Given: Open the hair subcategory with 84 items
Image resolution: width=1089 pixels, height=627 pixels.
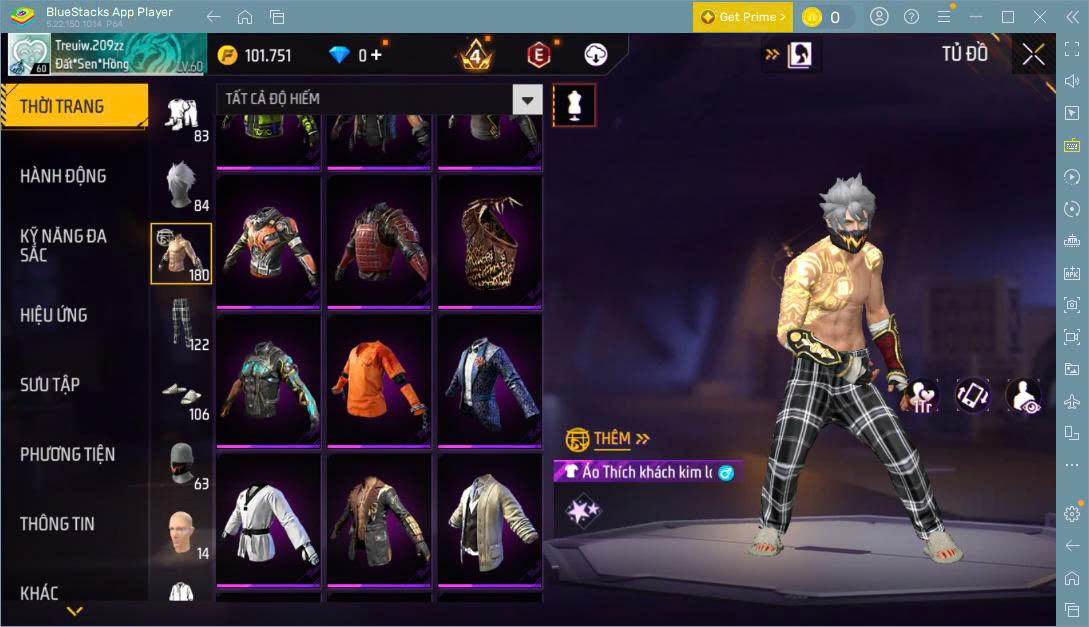Looking at the screenshot, I should (x=181, y=185).
